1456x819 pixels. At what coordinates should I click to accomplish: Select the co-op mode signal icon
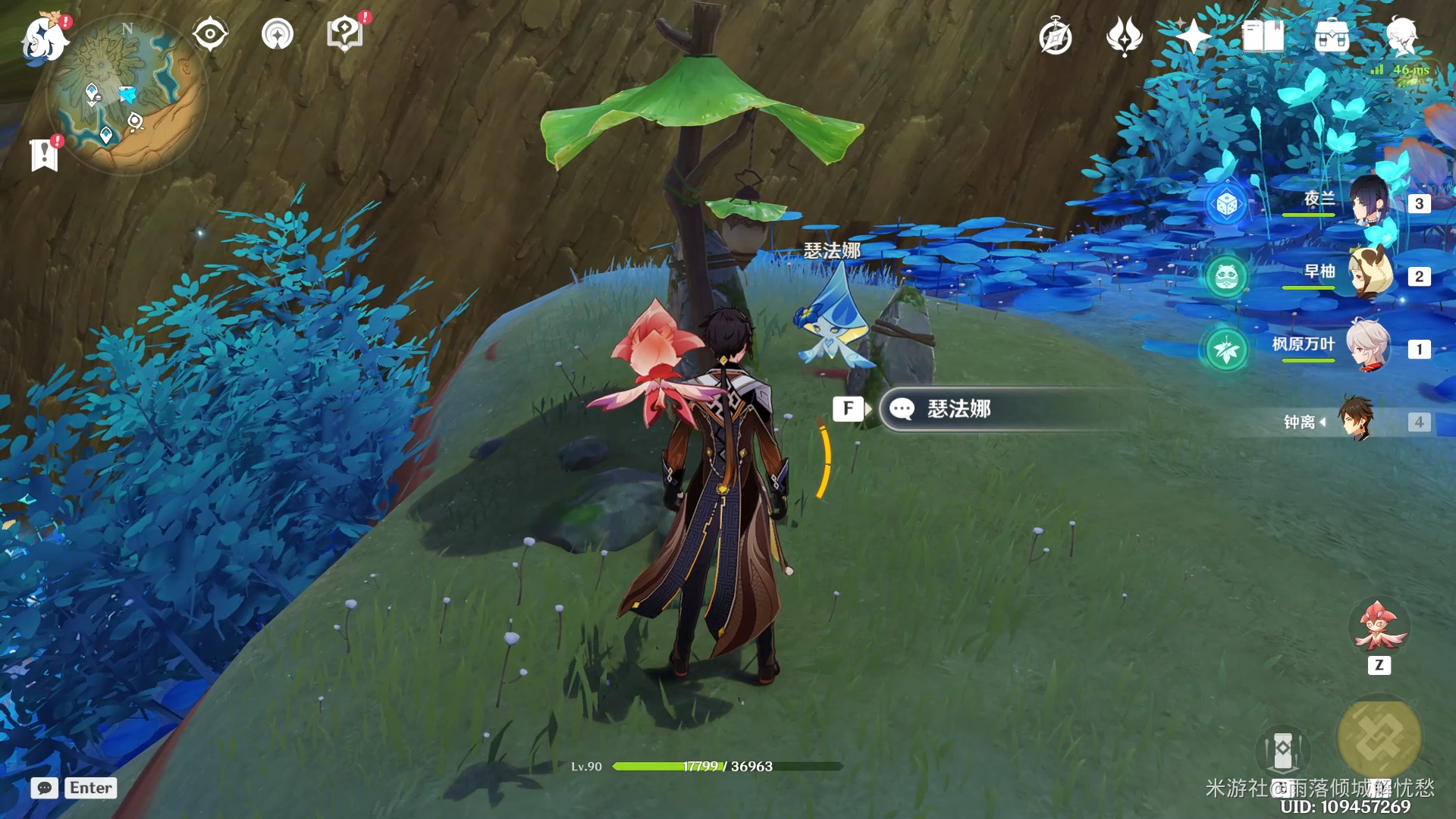coord(278,34)
